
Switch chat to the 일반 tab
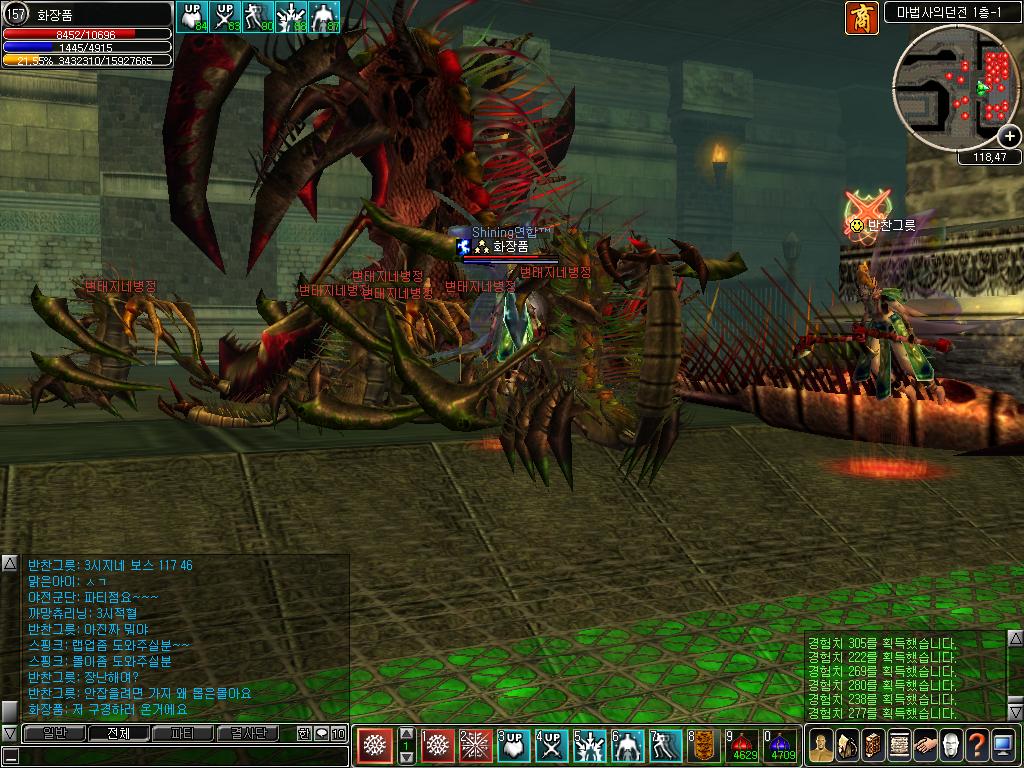click(54, 733)
